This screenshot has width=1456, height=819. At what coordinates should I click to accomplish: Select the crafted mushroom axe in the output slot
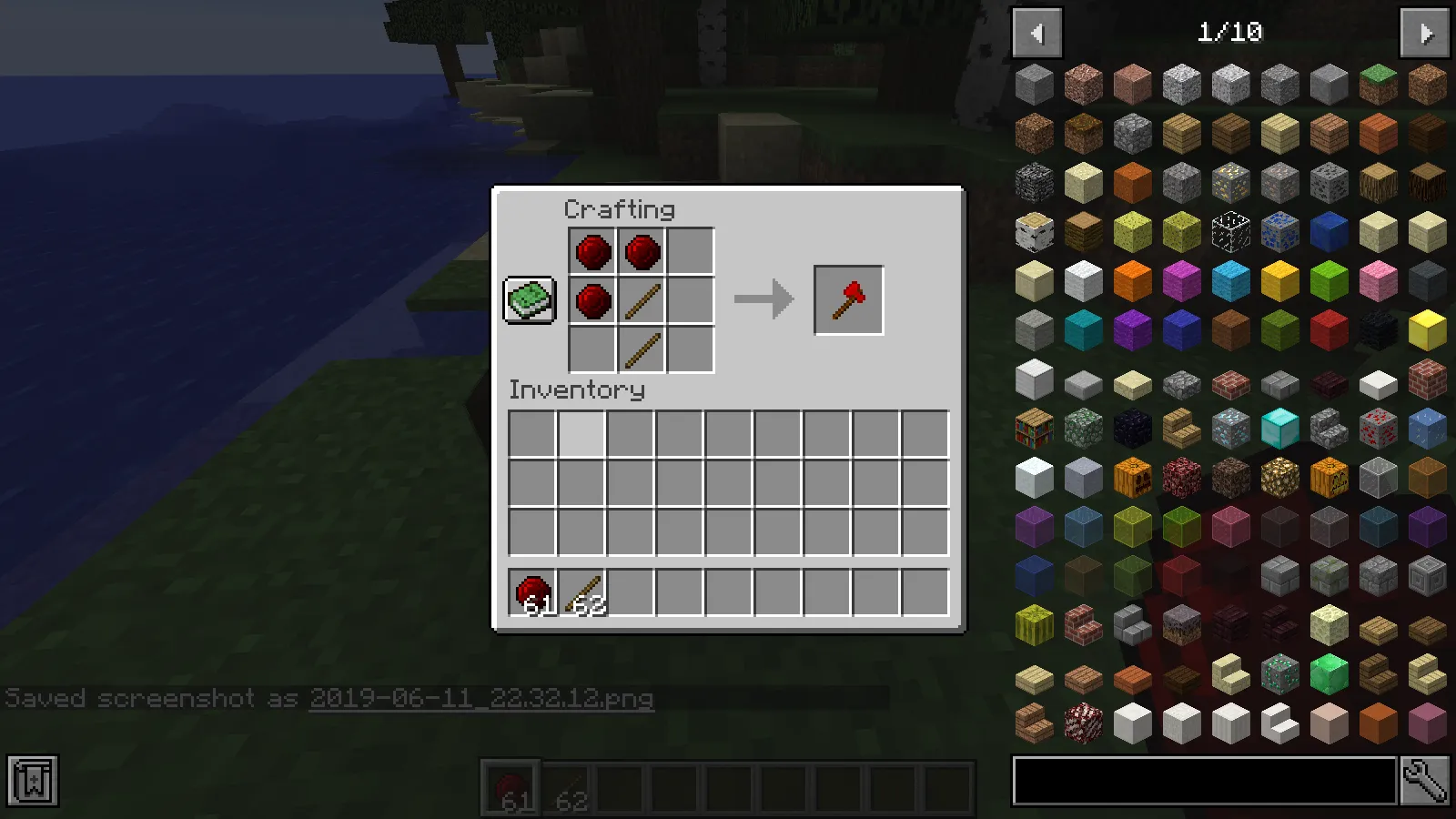pos(847,298)
